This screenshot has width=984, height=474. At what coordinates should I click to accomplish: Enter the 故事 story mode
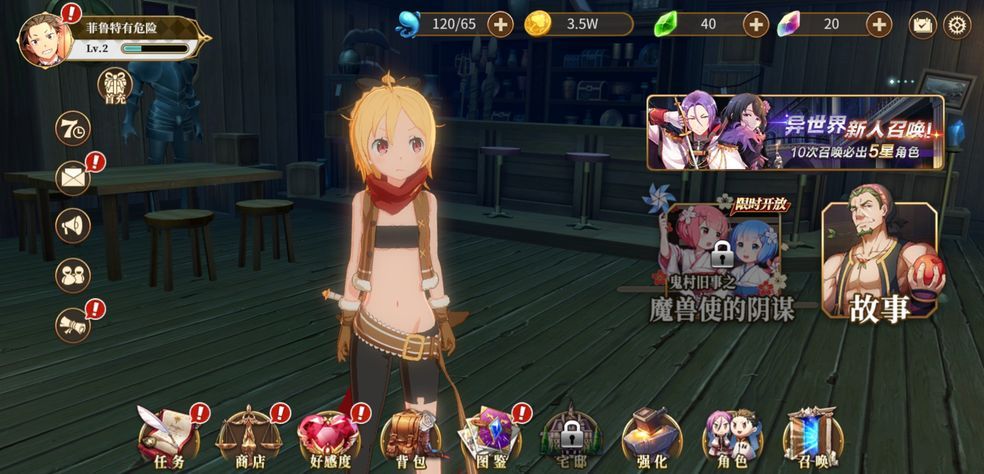(879, 262)
